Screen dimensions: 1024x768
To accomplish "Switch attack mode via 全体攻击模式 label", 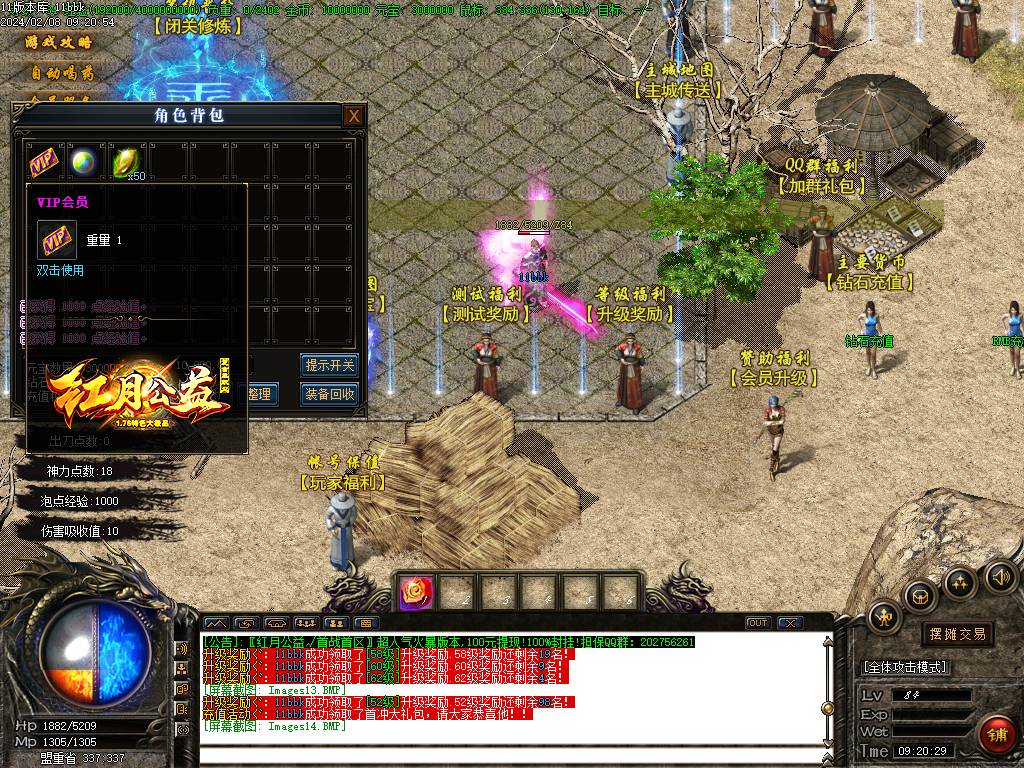I will click(904, 667).
